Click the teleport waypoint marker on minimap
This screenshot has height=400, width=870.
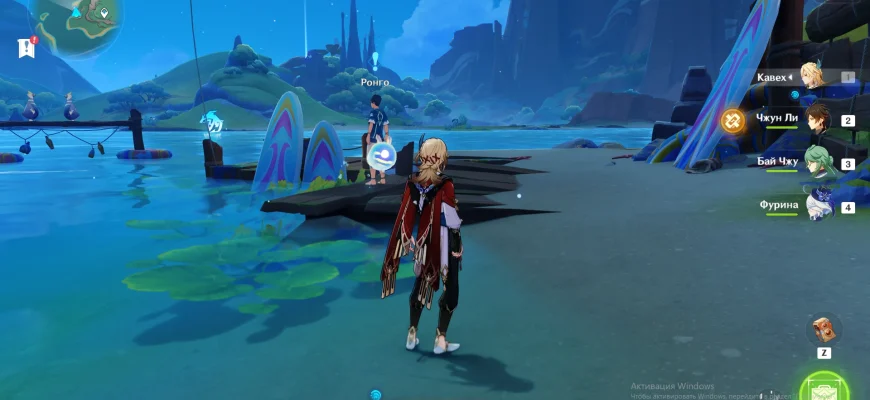coord(104,13)
